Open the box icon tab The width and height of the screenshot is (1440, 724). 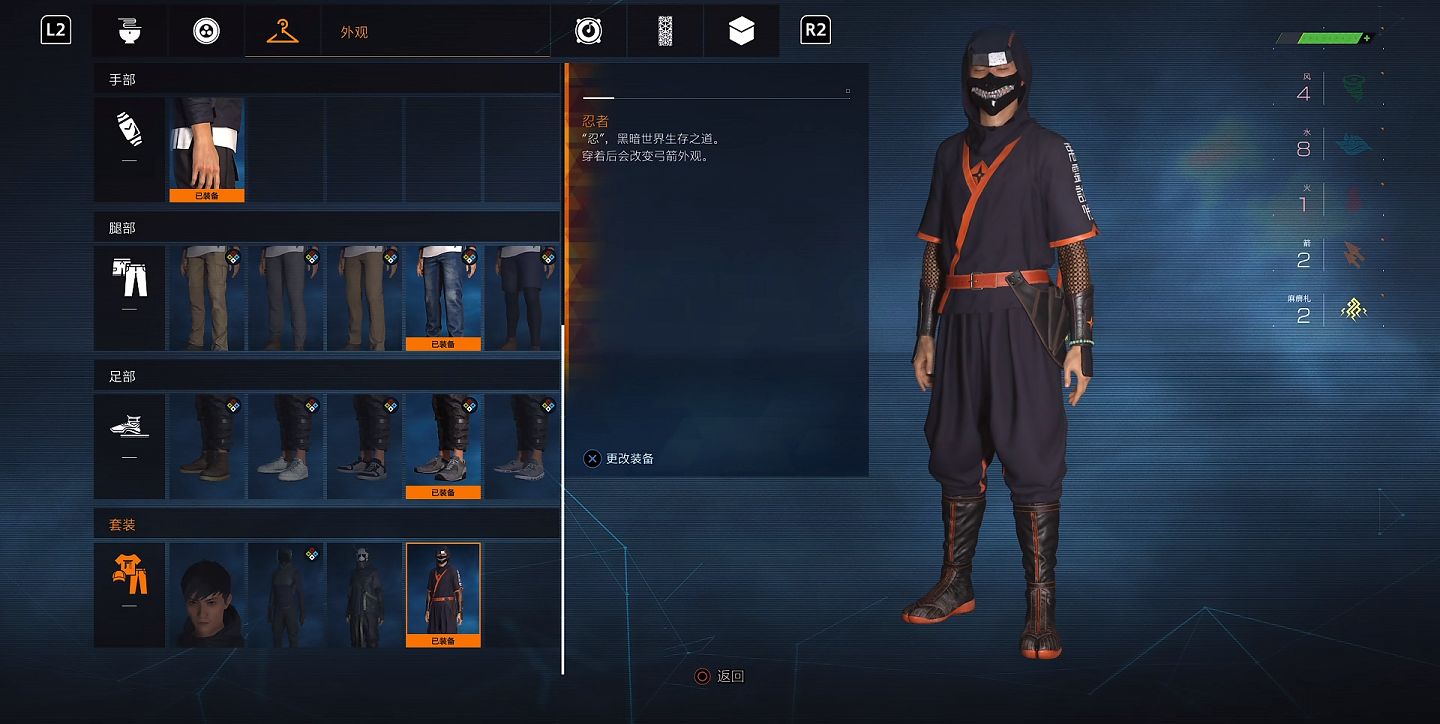coord(741,31)
